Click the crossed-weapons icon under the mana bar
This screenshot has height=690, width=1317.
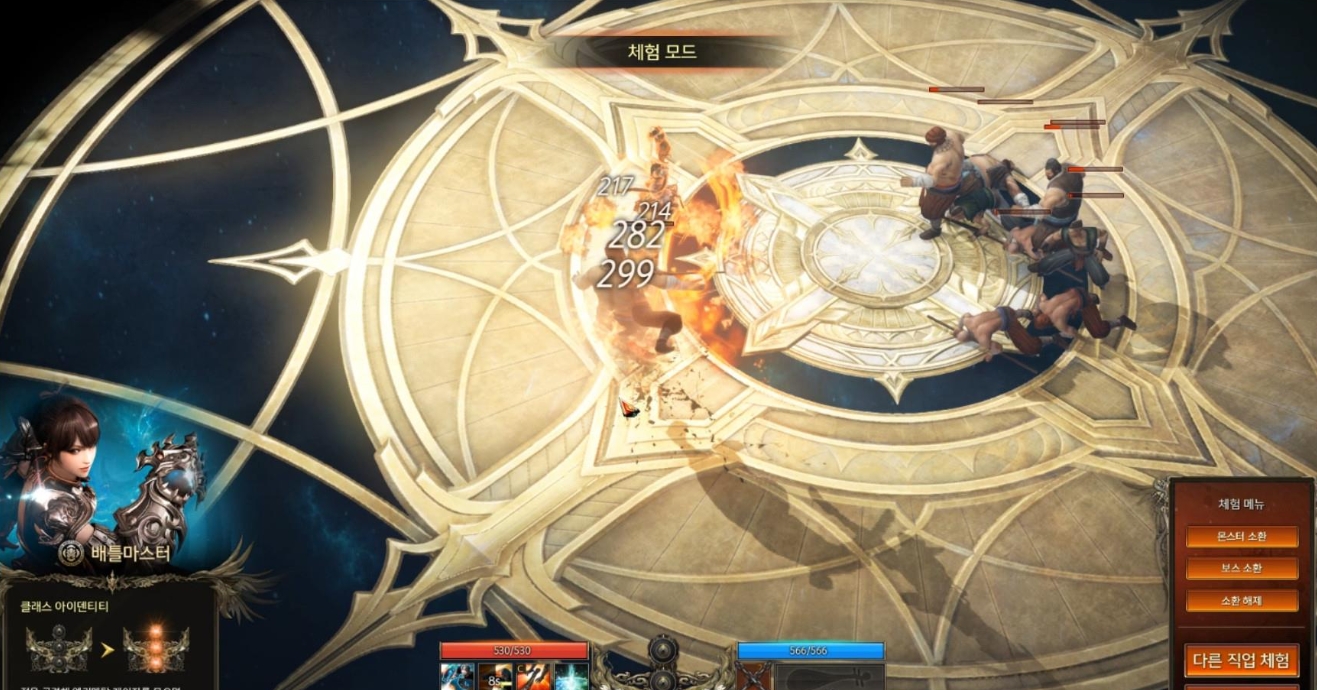pos(756,677)
